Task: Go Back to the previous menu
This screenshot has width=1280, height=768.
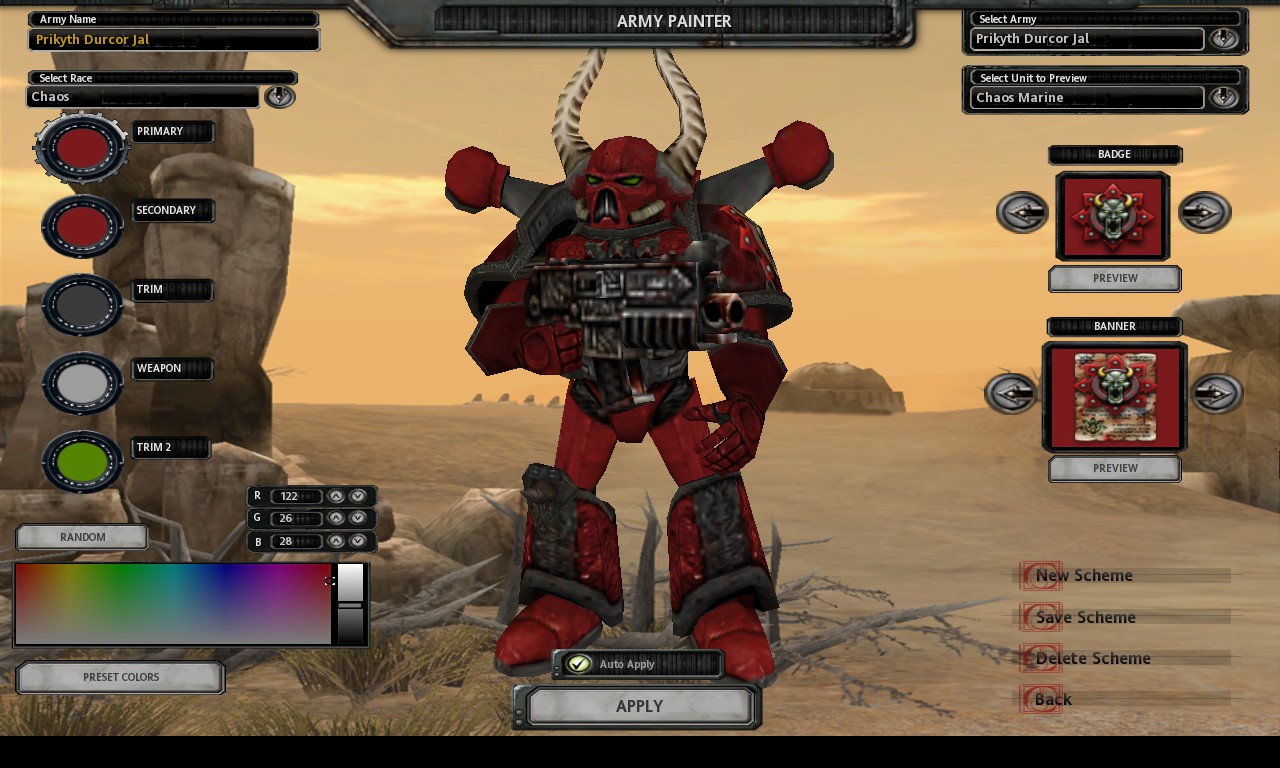Action: [1052, 699]
